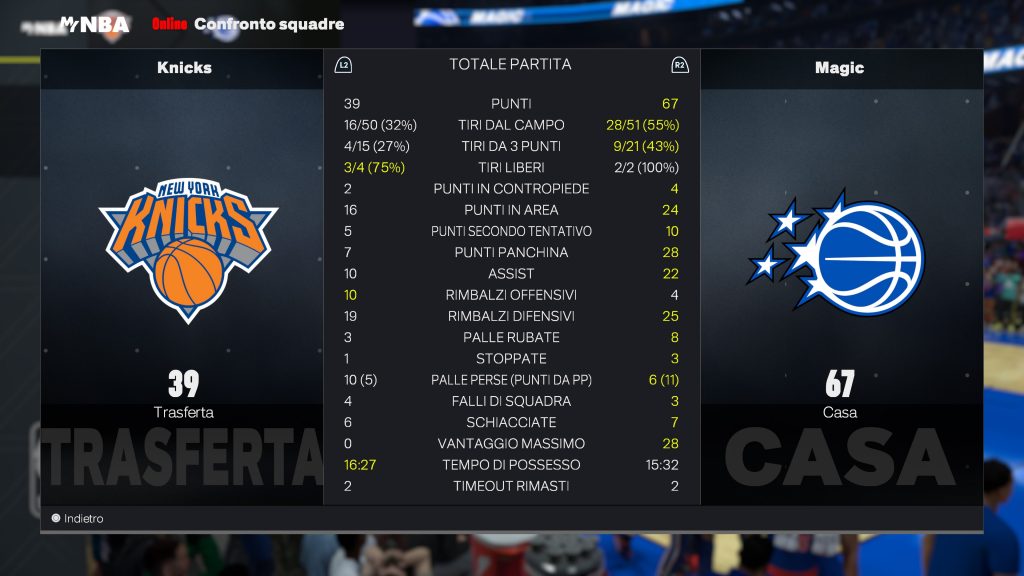Go back using the Indietro button
The height and width of the screenshot is (576, 1024).
[x=78, y=519]
